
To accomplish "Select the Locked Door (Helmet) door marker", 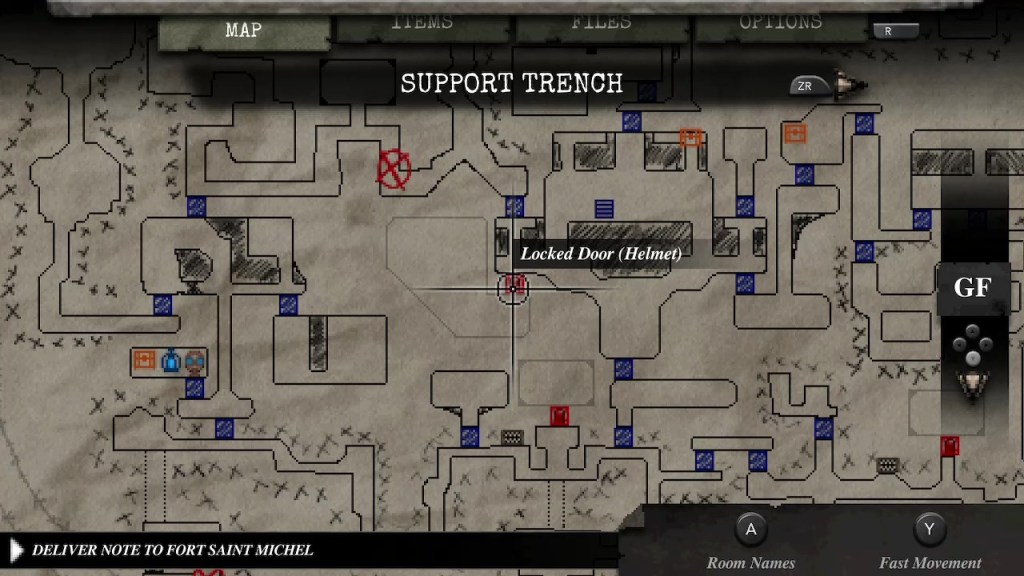I will tap(514, 287).
